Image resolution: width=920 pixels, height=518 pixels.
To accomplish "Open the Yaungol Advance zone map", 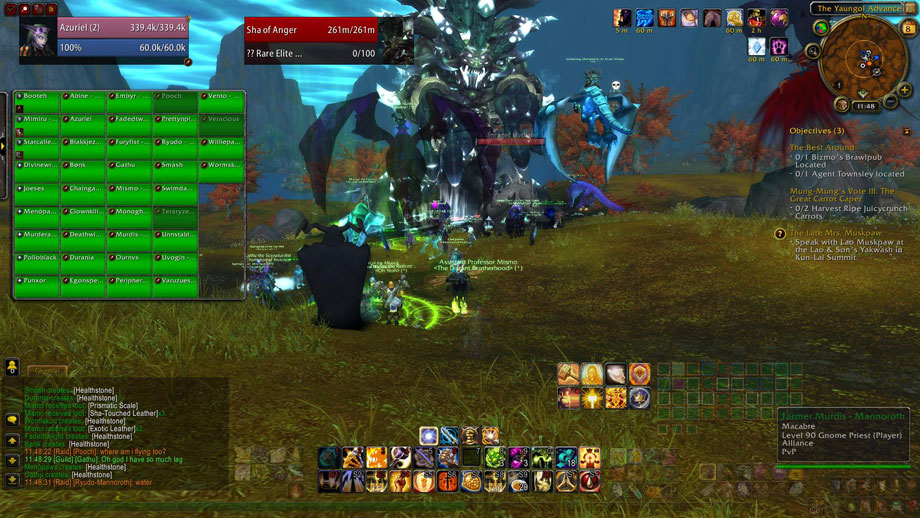I will point(859,9).
